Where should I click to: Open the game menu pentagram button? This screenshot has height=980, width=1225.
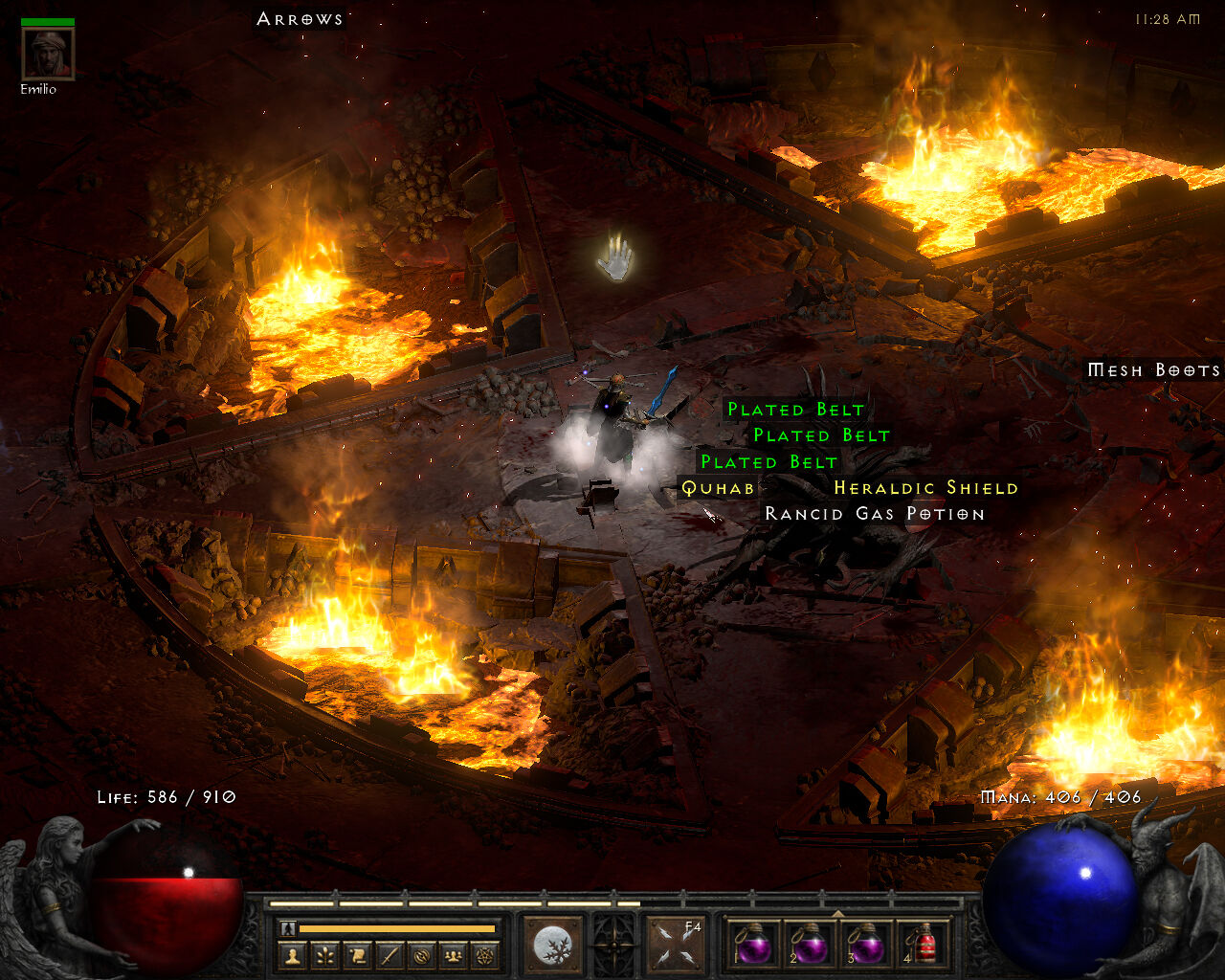pos(485,955)
